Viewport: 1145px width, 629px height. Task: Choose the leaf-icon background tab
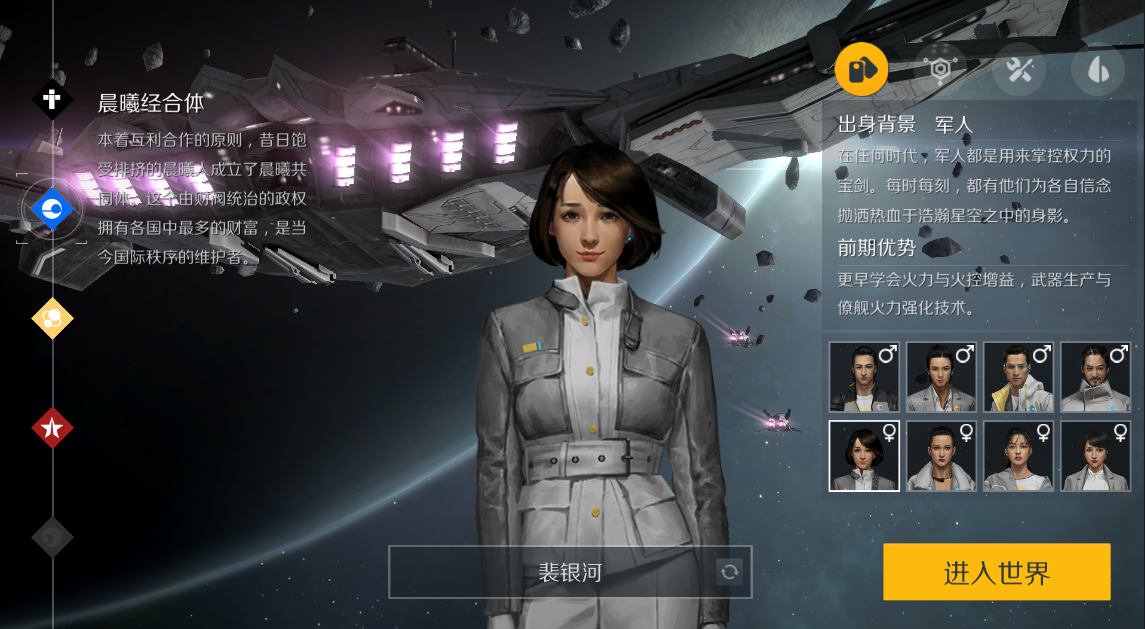tap(1097, 69)
